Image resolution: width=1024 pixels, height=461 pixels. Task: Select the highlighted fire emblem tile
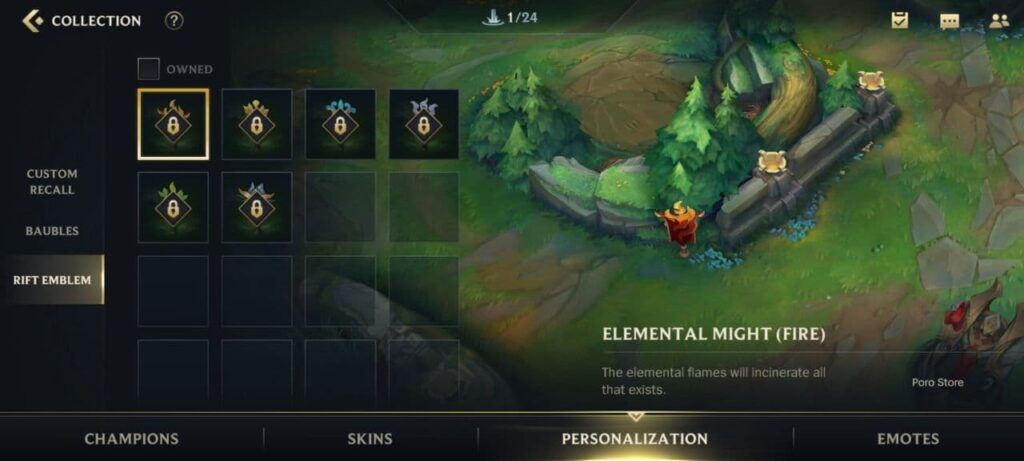pos(173,124)
